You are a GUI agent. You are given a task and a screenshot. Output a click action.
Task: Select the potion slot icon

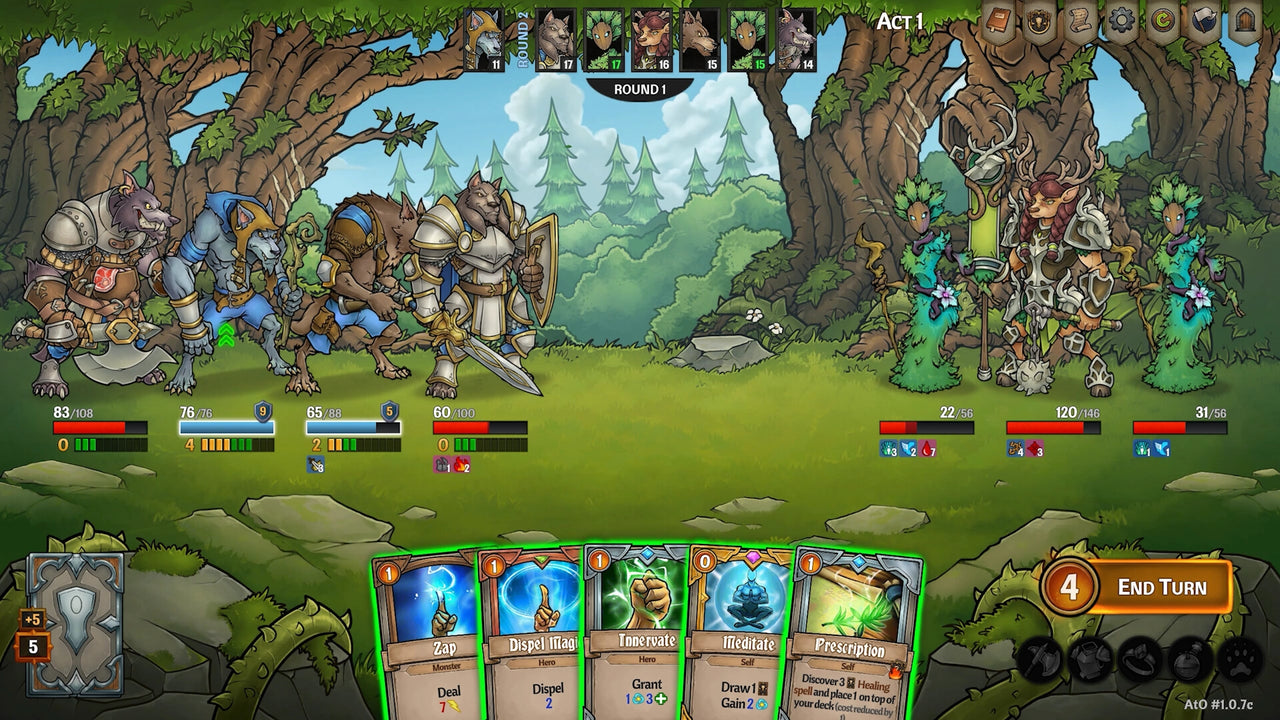click(x=1188, y=659)
